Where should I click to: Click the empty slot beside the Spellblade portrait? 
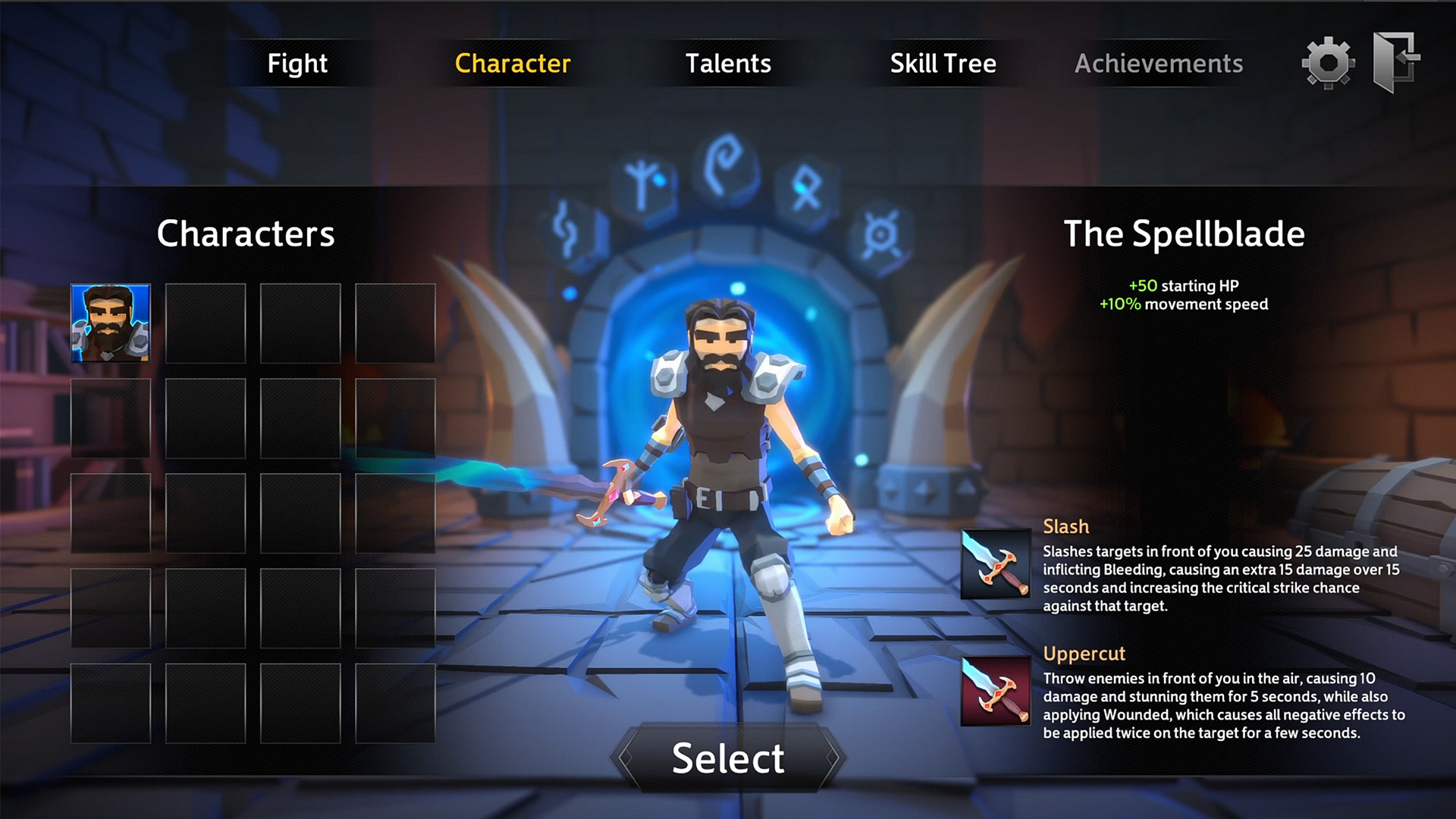[206, 324]
